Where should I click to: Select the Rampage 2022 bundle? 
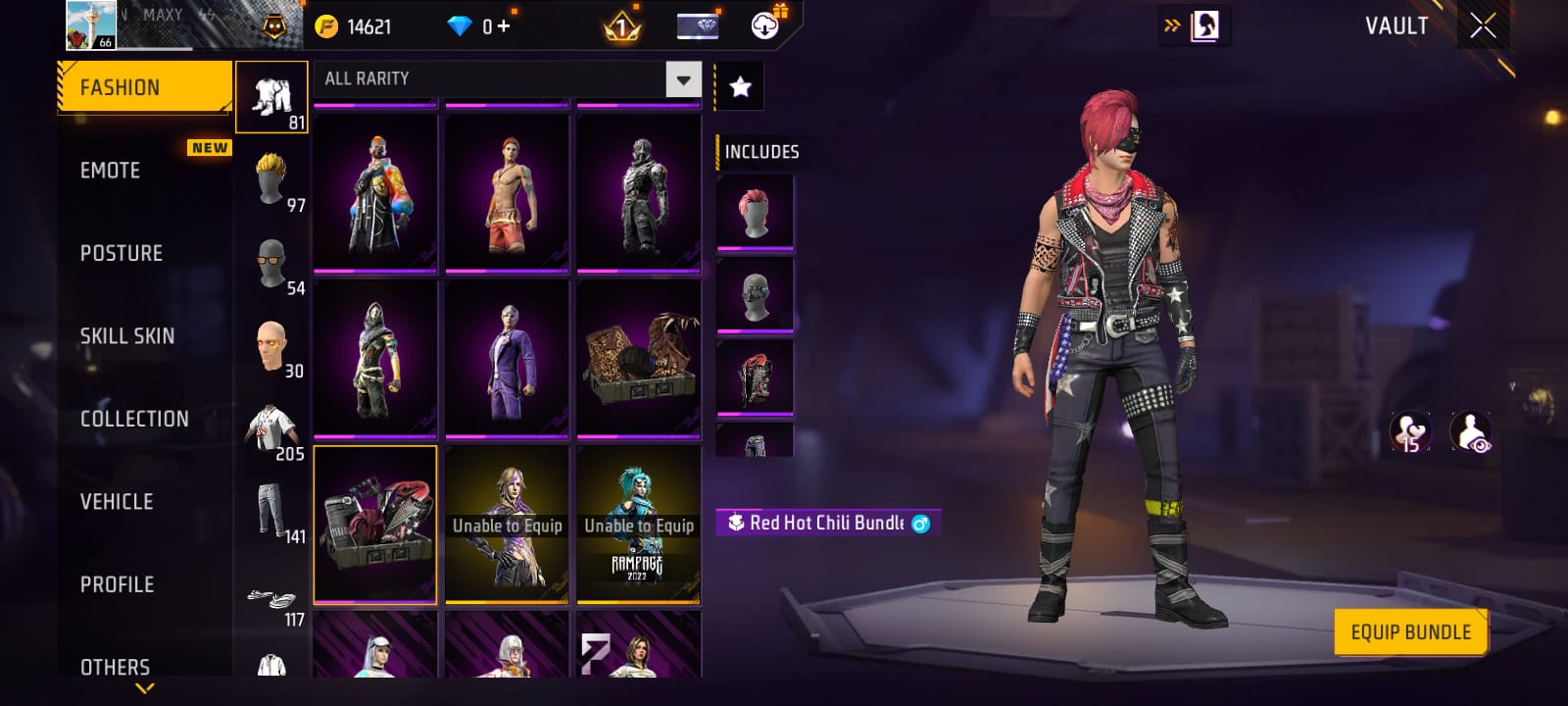coord(639,525)
